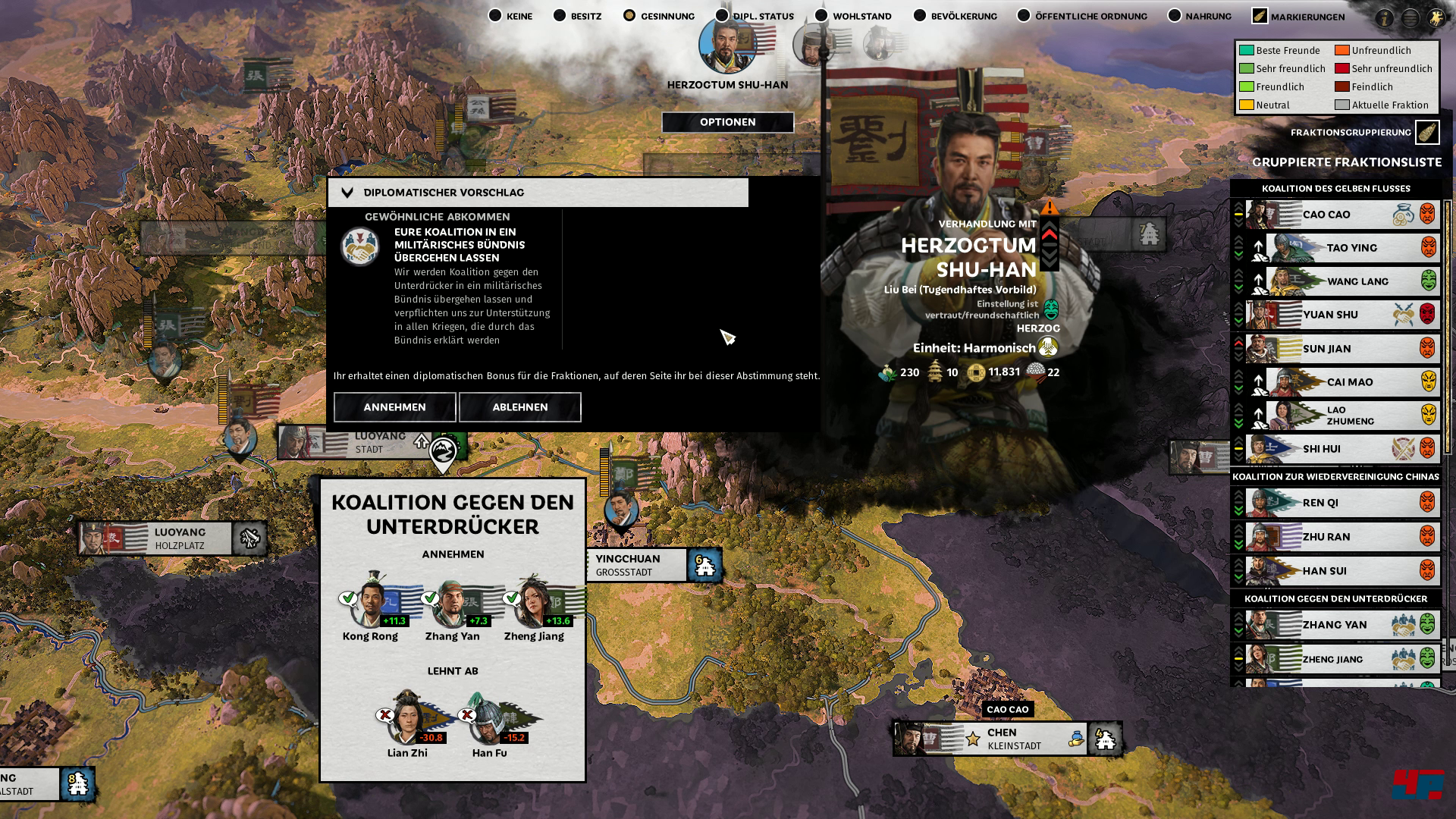Image resolution: width=1456 pixels, height=819 pixels.
Task: Open the Optionen menu
Action: click(728, 122)
